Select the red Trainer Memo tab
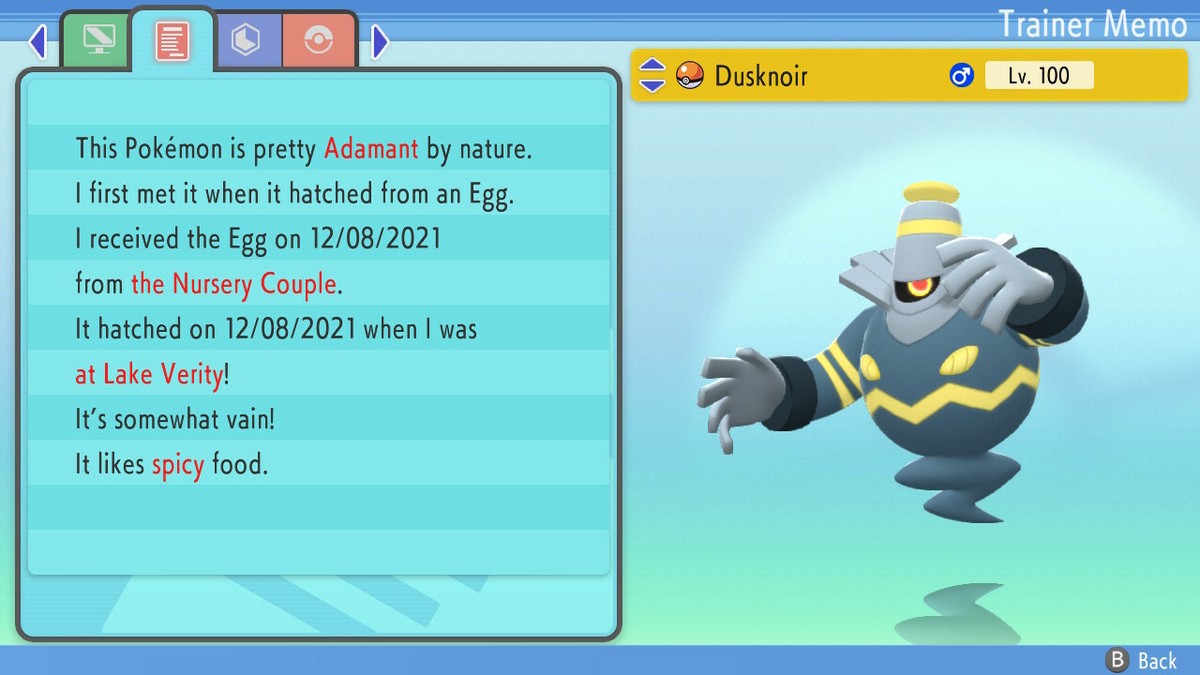1200x675 pixels. pos(172,40)
